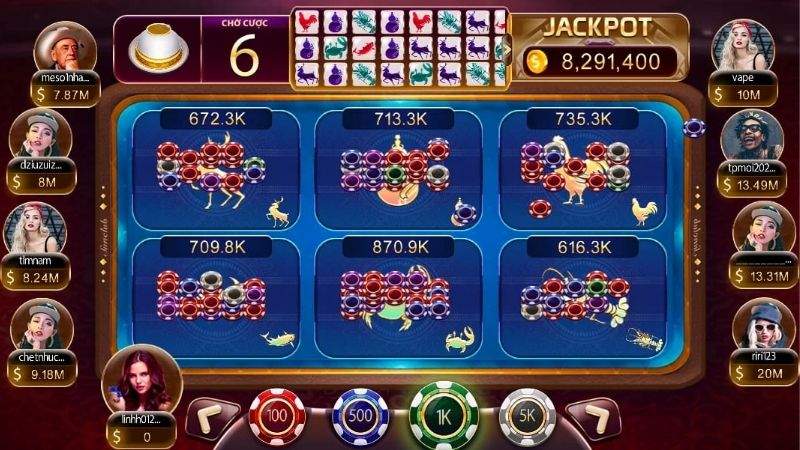The width and height of the screenshot is (800, 450).
Task: Place a bet on the crab tile
Action: (398, 295)
